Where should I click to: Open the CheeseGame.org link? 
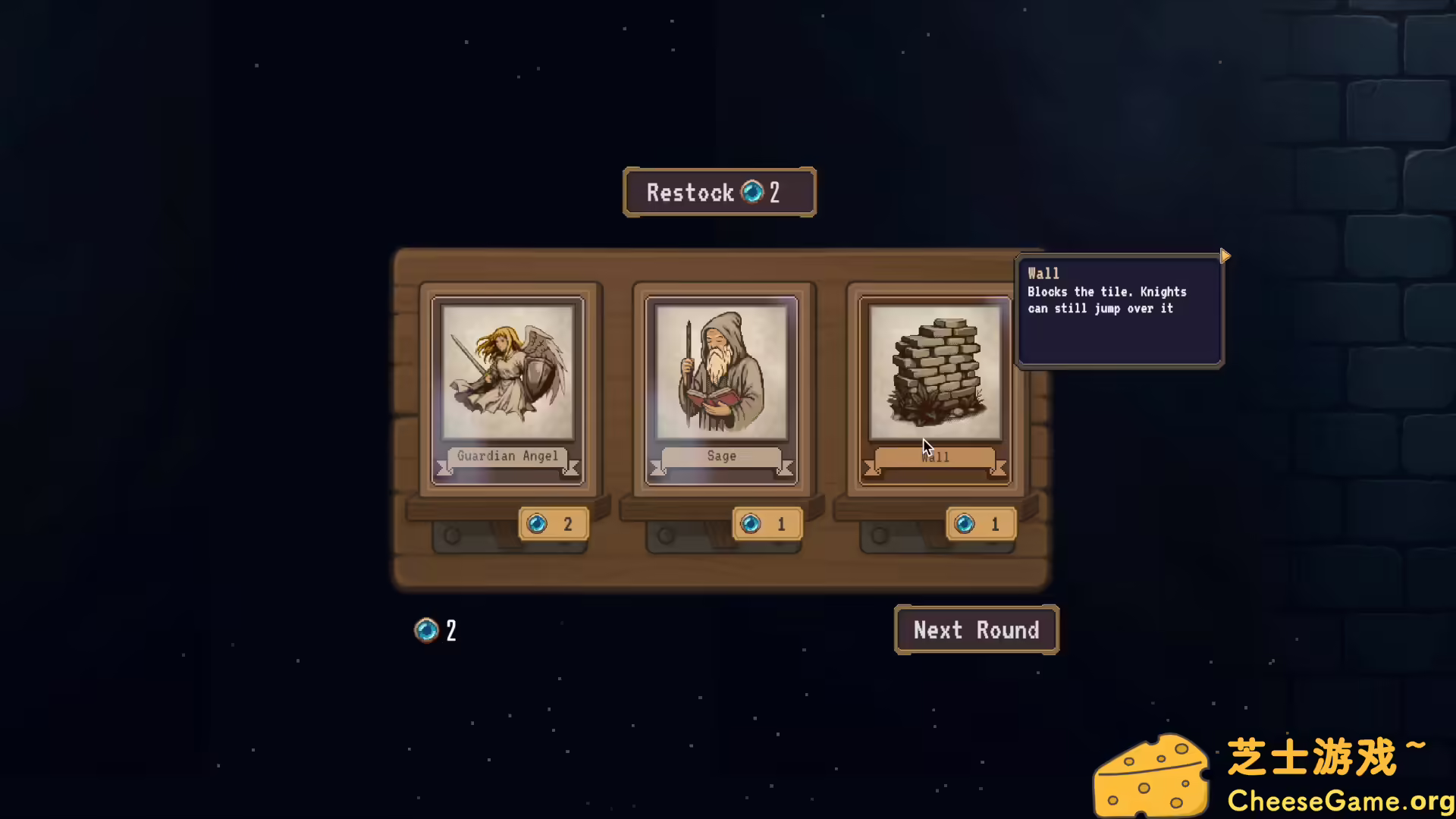pos(1341,800)
